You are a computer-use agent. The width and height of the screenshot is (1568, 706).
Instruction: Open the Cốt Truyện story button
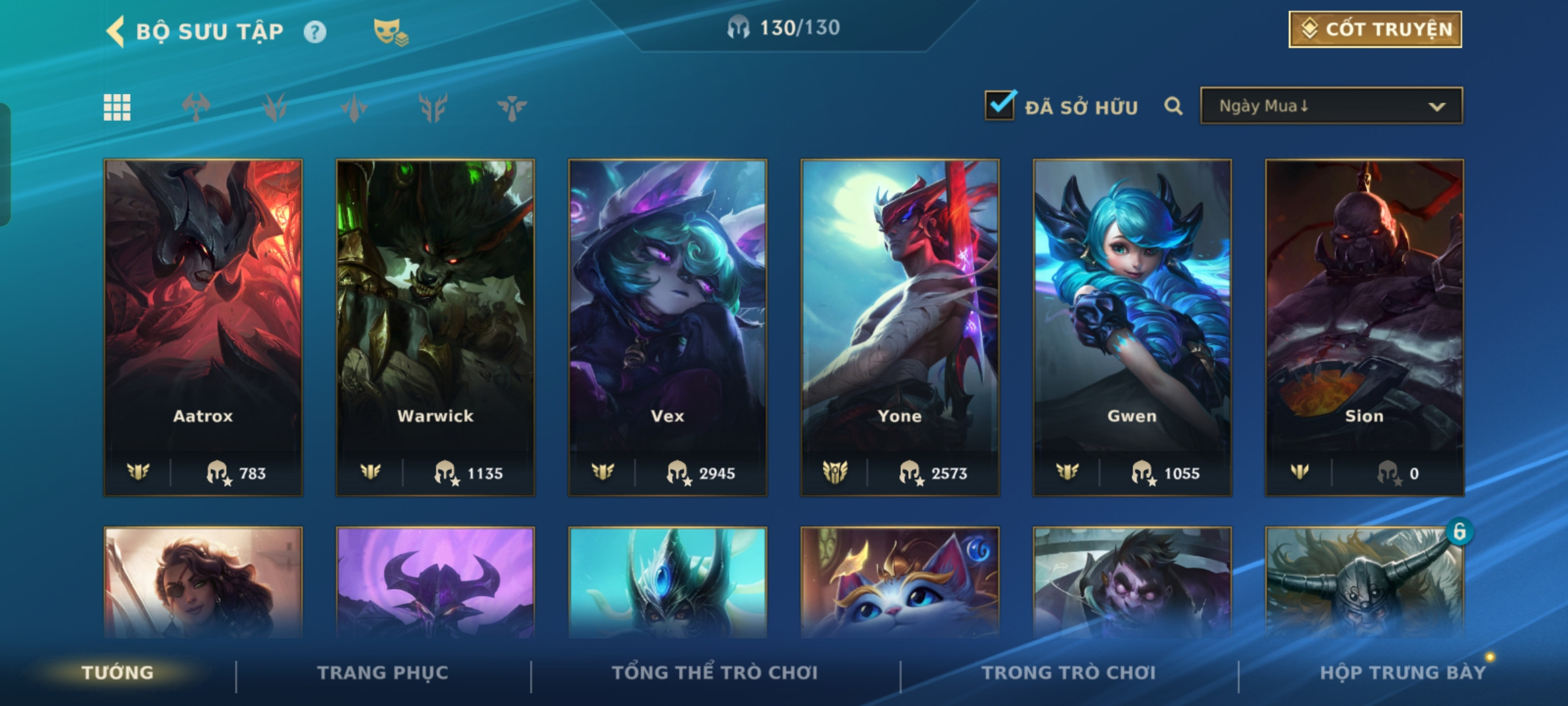coord(1375,29)
